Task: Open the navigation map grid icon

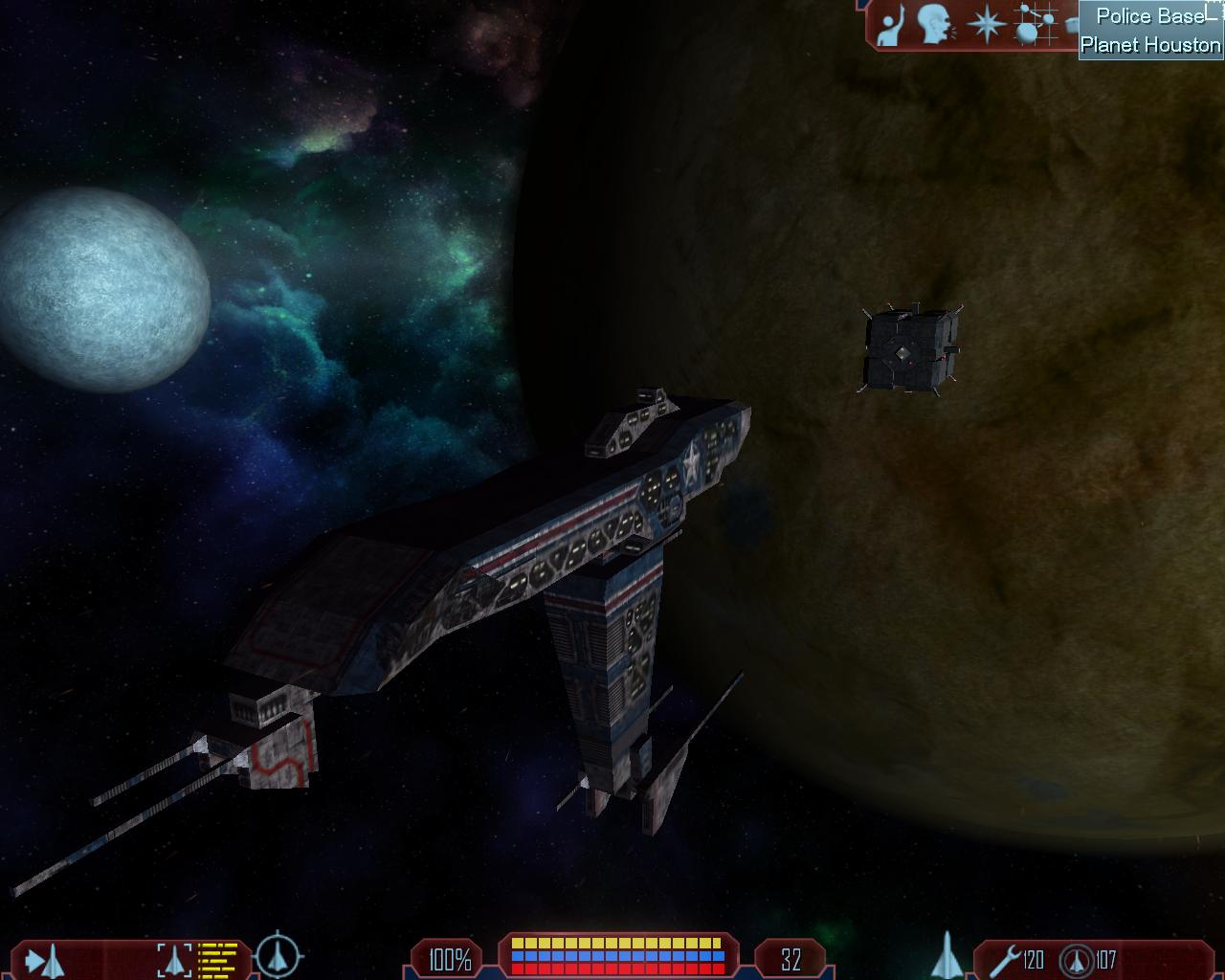Action: [x=1032, y=25]
